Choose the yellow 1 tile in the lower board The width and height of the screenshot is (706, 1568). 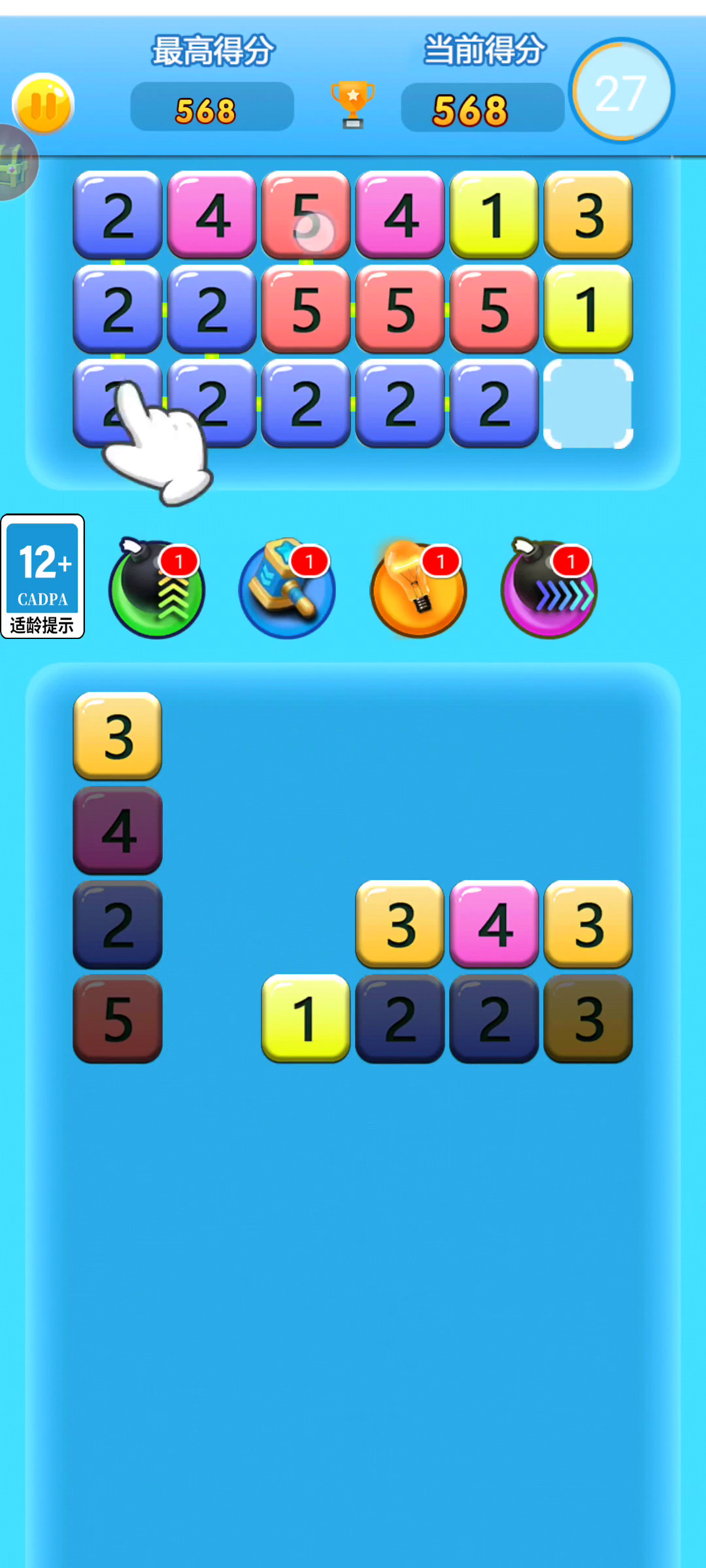[306, 1018]
